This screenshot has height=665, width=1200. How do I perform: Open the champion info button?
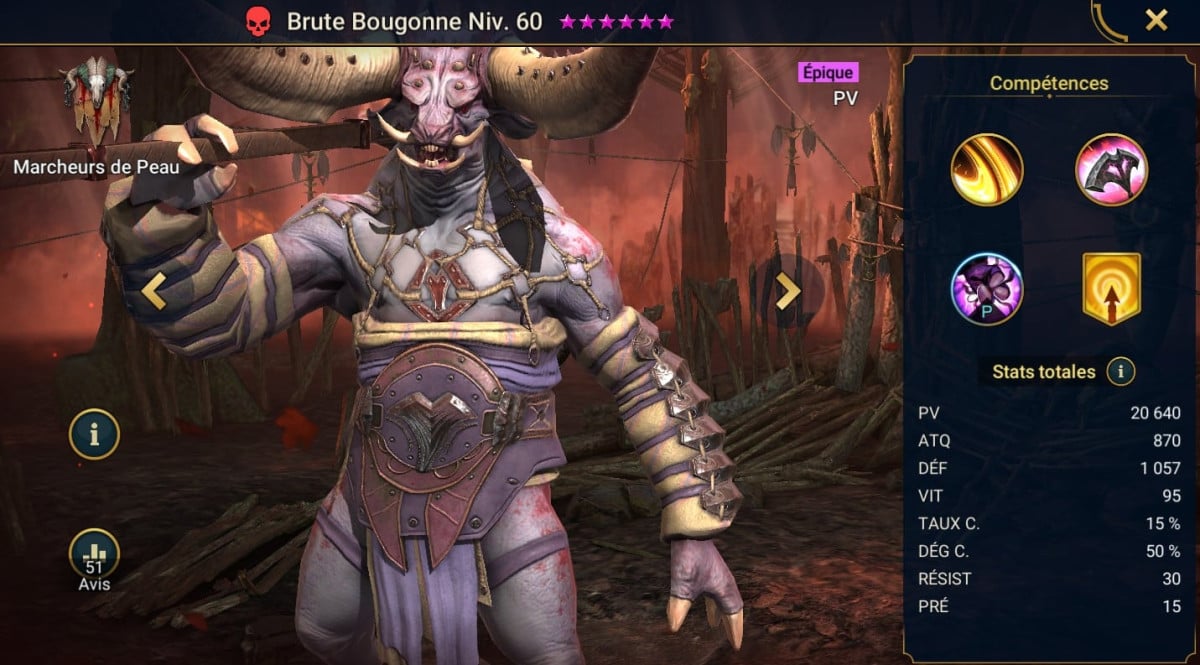click(x=94, y=435)
